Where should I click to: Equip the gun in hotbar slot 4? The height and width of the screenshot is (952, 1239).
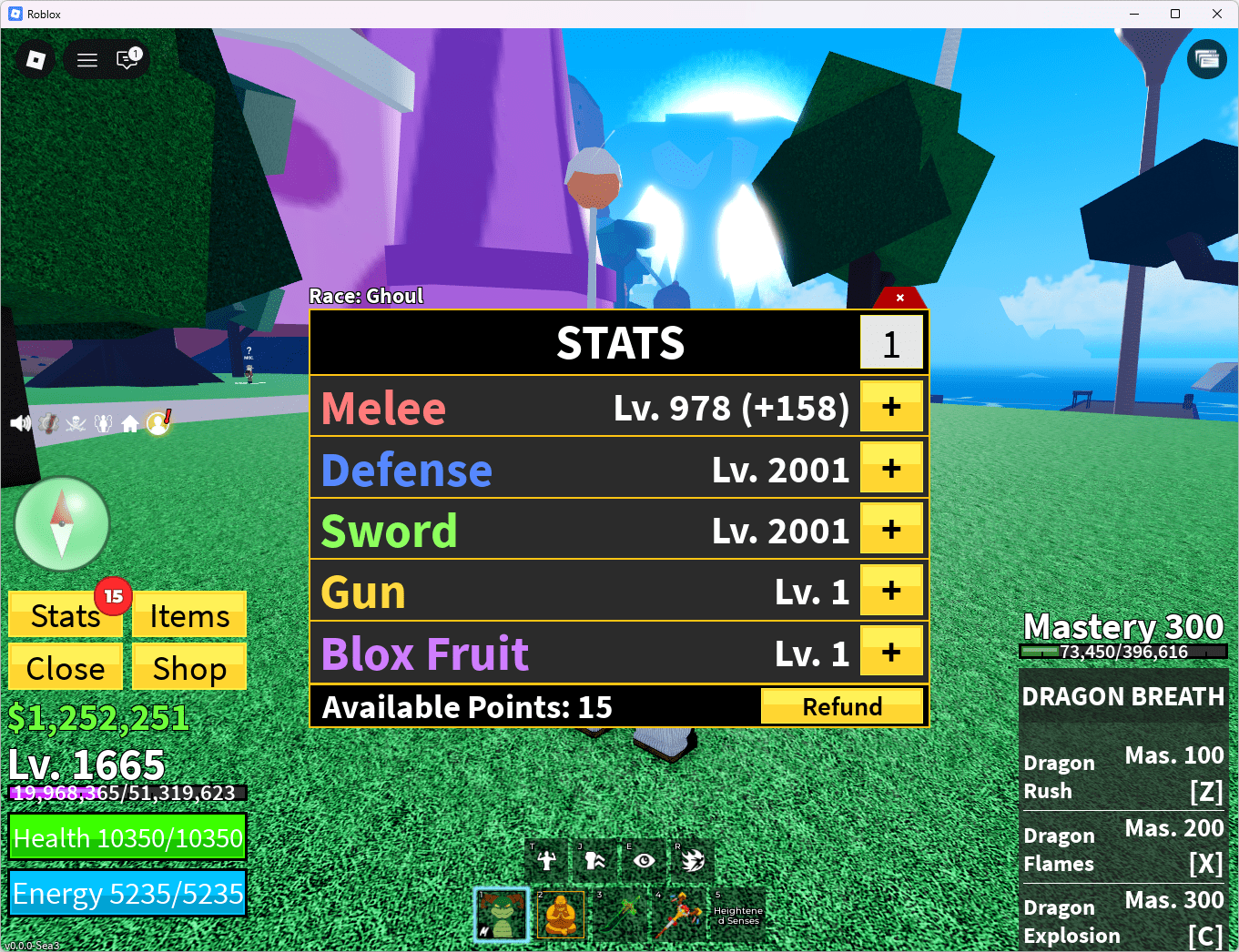677,914
